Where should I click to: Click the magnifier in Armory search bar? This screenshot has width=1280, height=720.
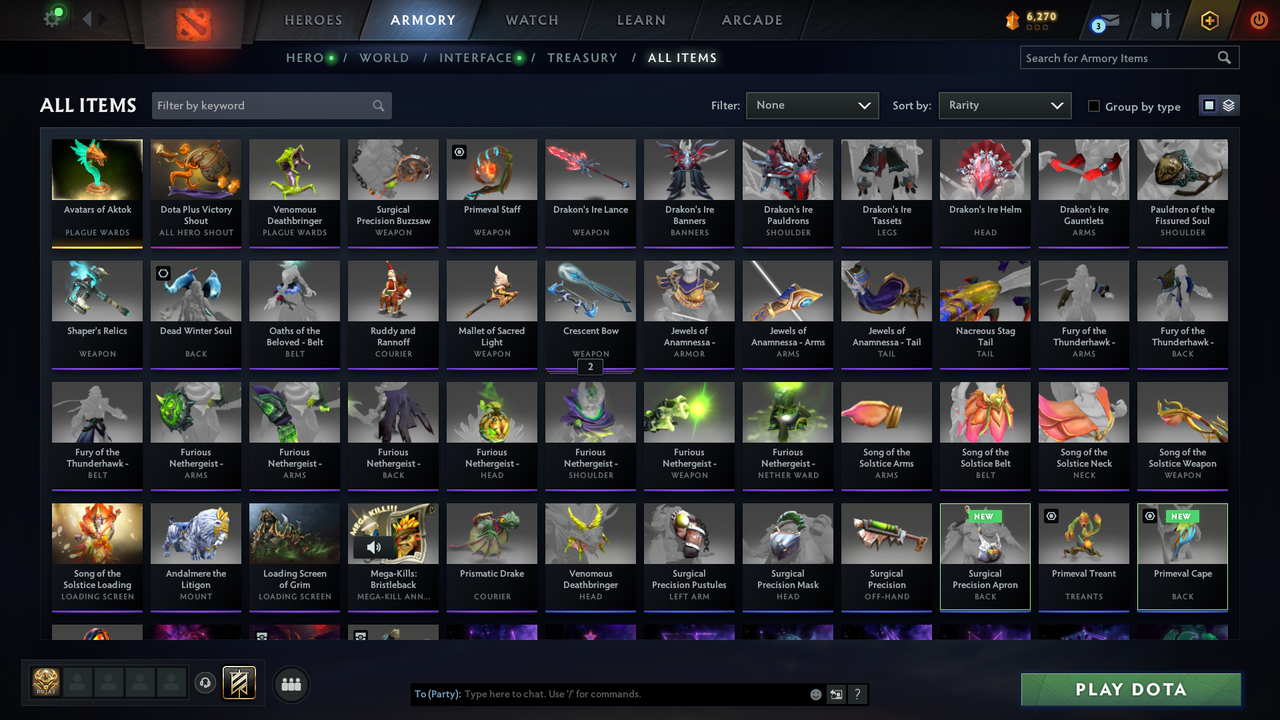pyautogui.click(x=1224, y=57)
